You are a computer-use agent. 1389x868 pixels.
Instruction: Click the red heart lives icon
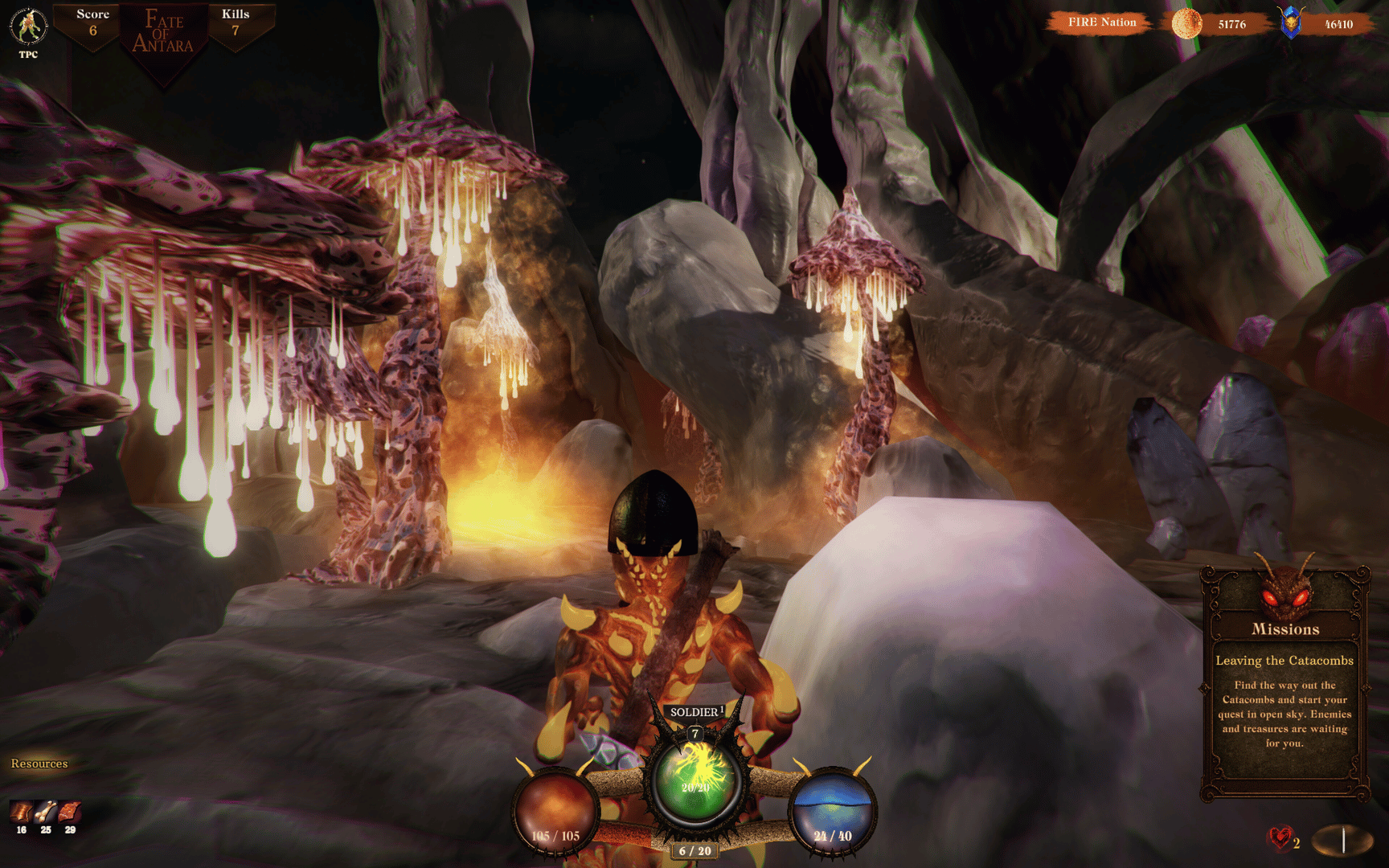pos(1280,839)
